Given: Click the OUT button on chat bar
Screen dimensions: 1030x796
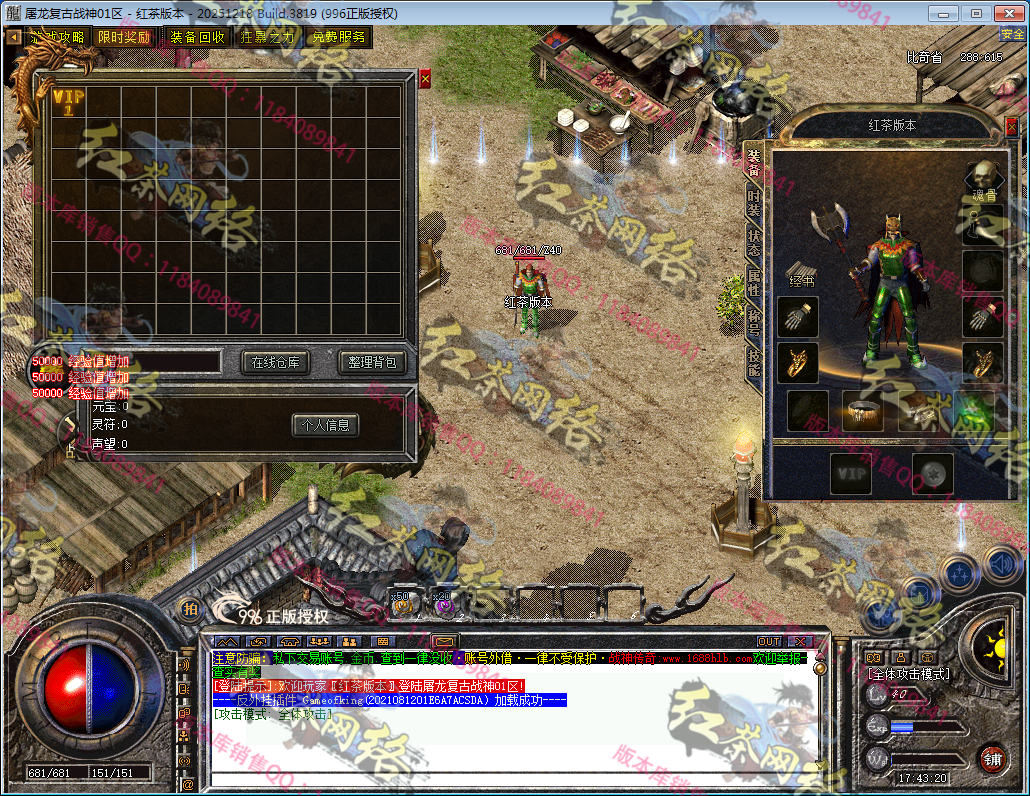Looking at the screenshot, I should click(769, 641).
